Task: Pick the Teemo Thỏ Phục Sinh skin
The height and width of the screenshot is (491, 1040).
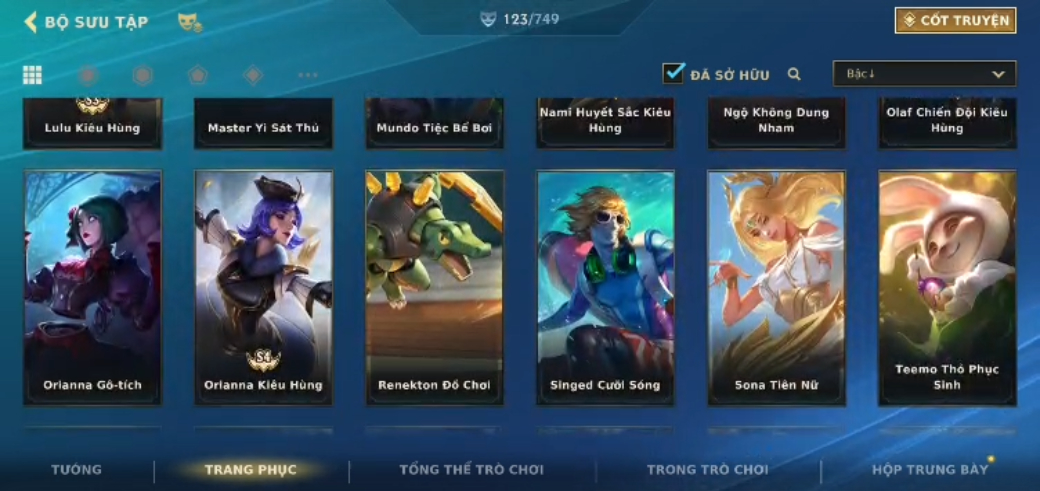Action: (947, 287)
